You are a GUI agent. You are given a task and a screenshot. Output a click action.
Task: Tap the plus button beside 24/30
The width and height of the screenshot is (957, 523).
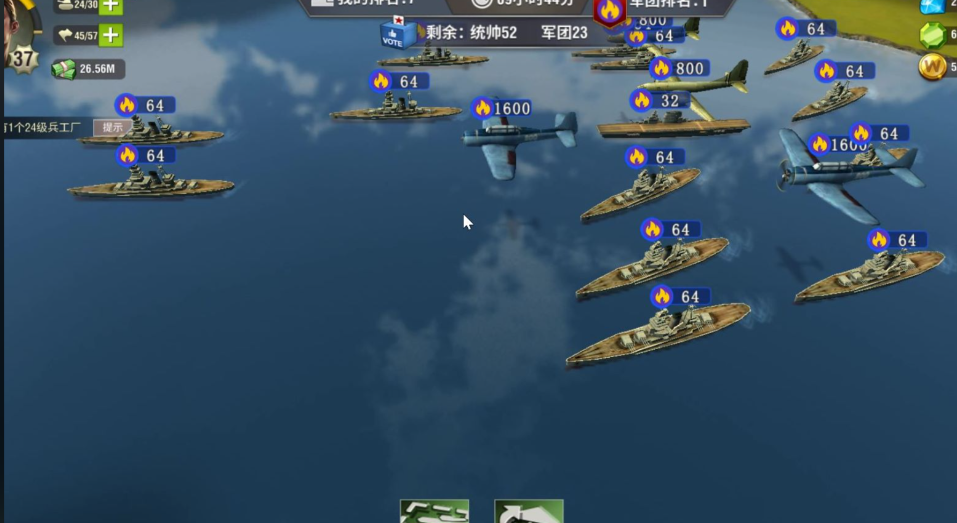pos(111,5)
